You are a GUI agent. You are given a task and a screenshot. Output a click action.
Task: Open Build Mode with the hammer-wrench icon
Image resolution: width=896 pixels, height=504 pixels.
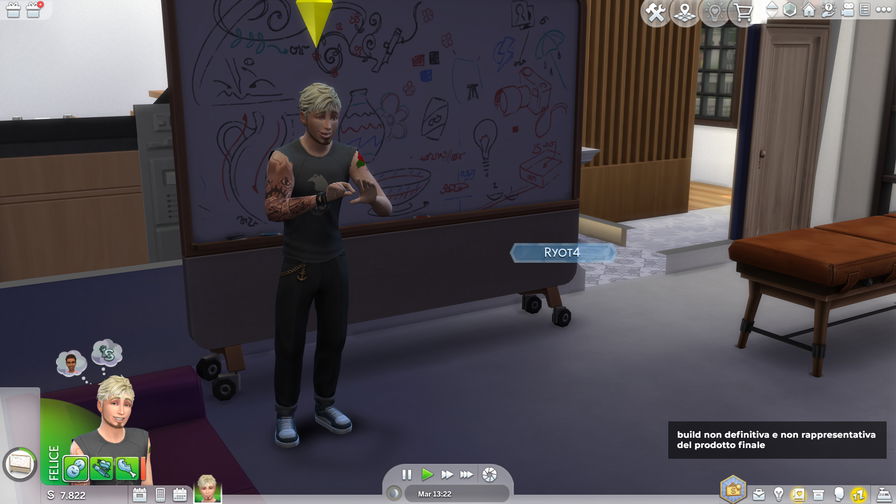pyautogui.click(x=656, y=13)
